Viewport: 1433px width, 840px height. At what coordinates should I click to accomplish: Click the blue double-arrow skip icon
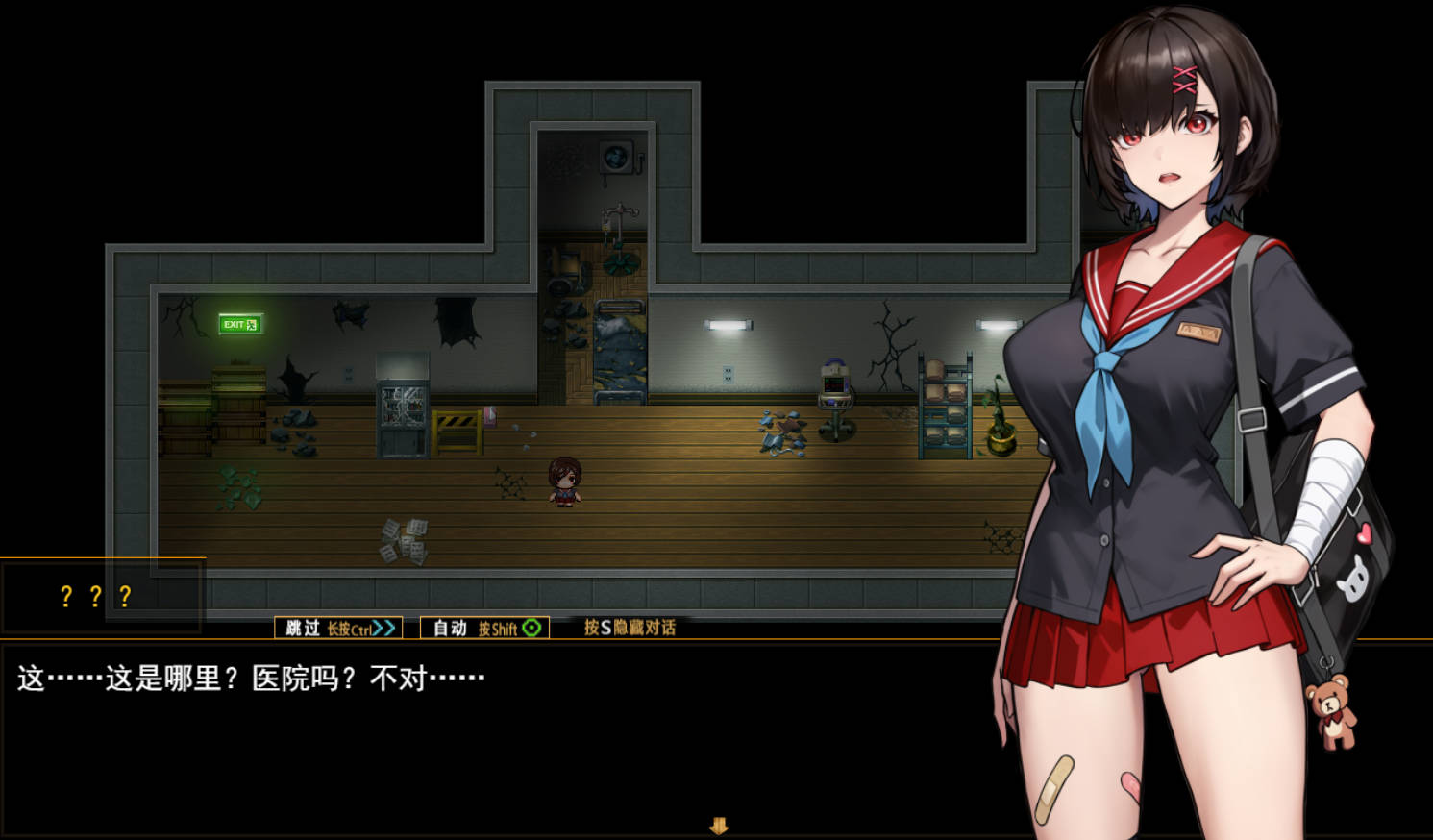click(x=383, y=628)
